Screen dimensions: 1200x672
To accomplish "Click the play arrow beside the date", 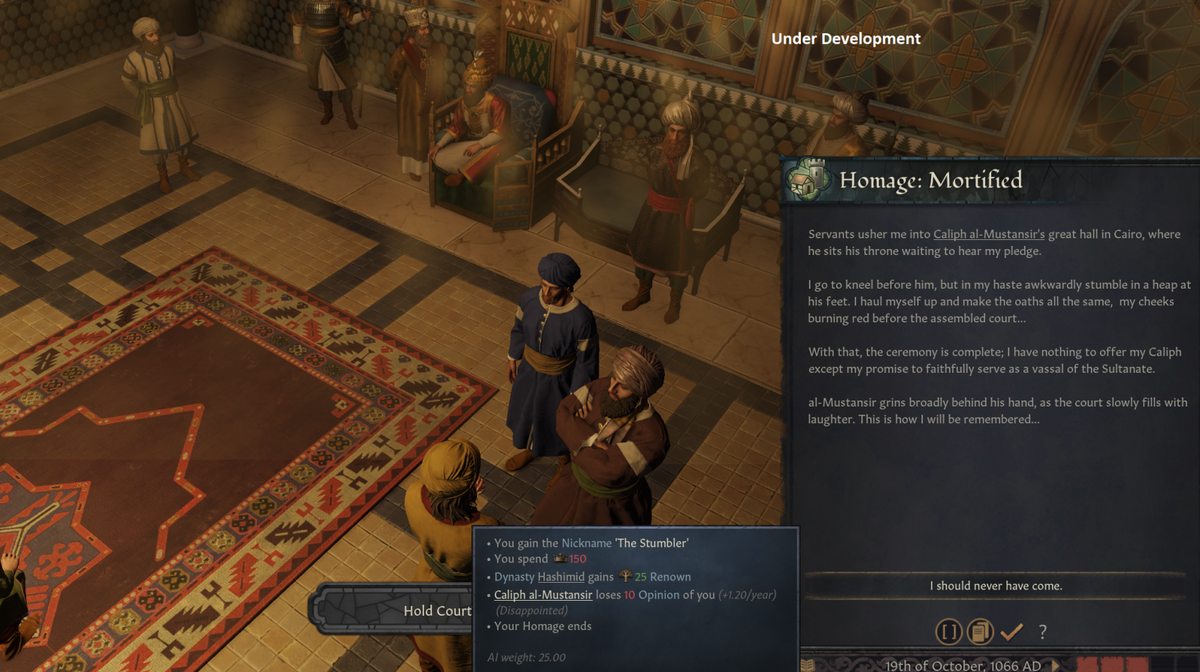I will [x=1055, y=664].
